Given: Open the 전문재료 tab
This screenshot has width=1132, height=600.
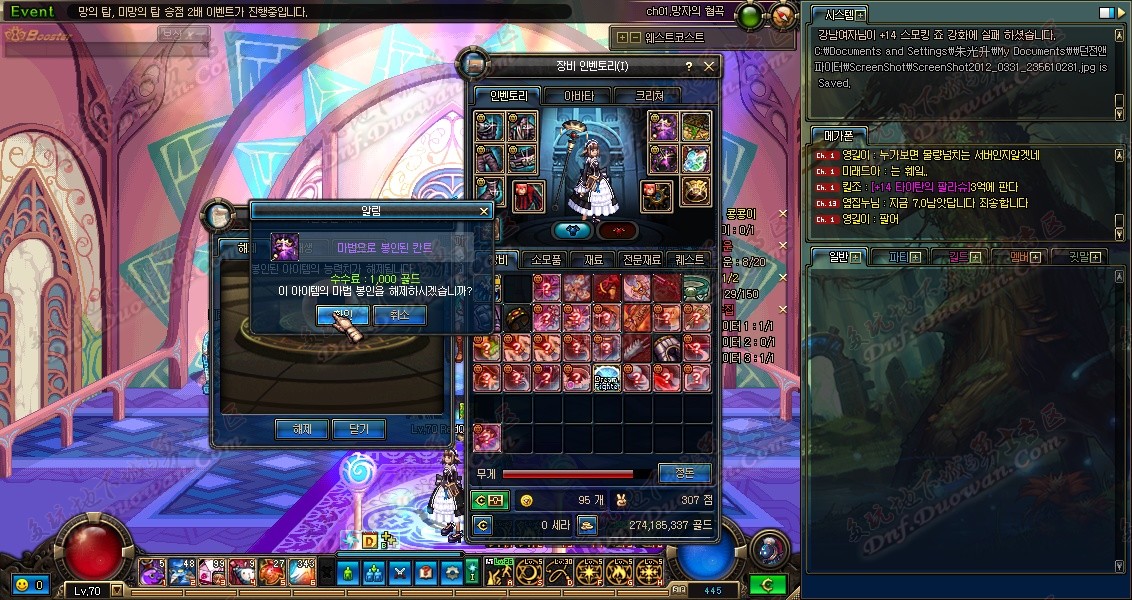Looking at the screenshot, I should tap(641, 259).
